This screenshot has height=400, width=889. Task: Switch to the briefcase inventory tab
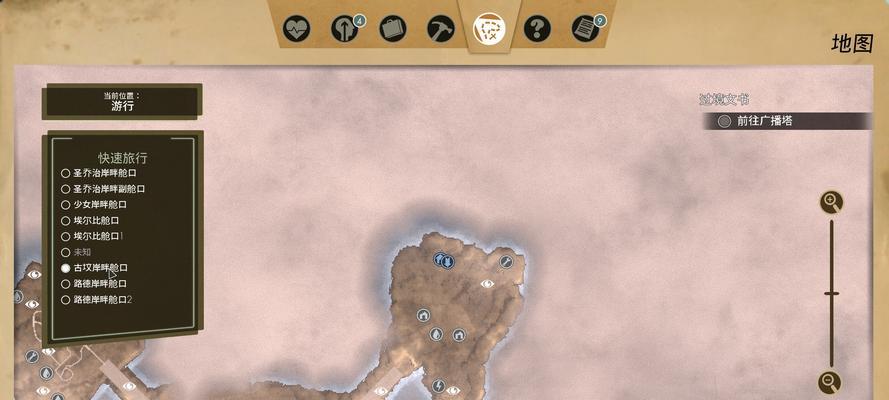[x=393, y=28]
